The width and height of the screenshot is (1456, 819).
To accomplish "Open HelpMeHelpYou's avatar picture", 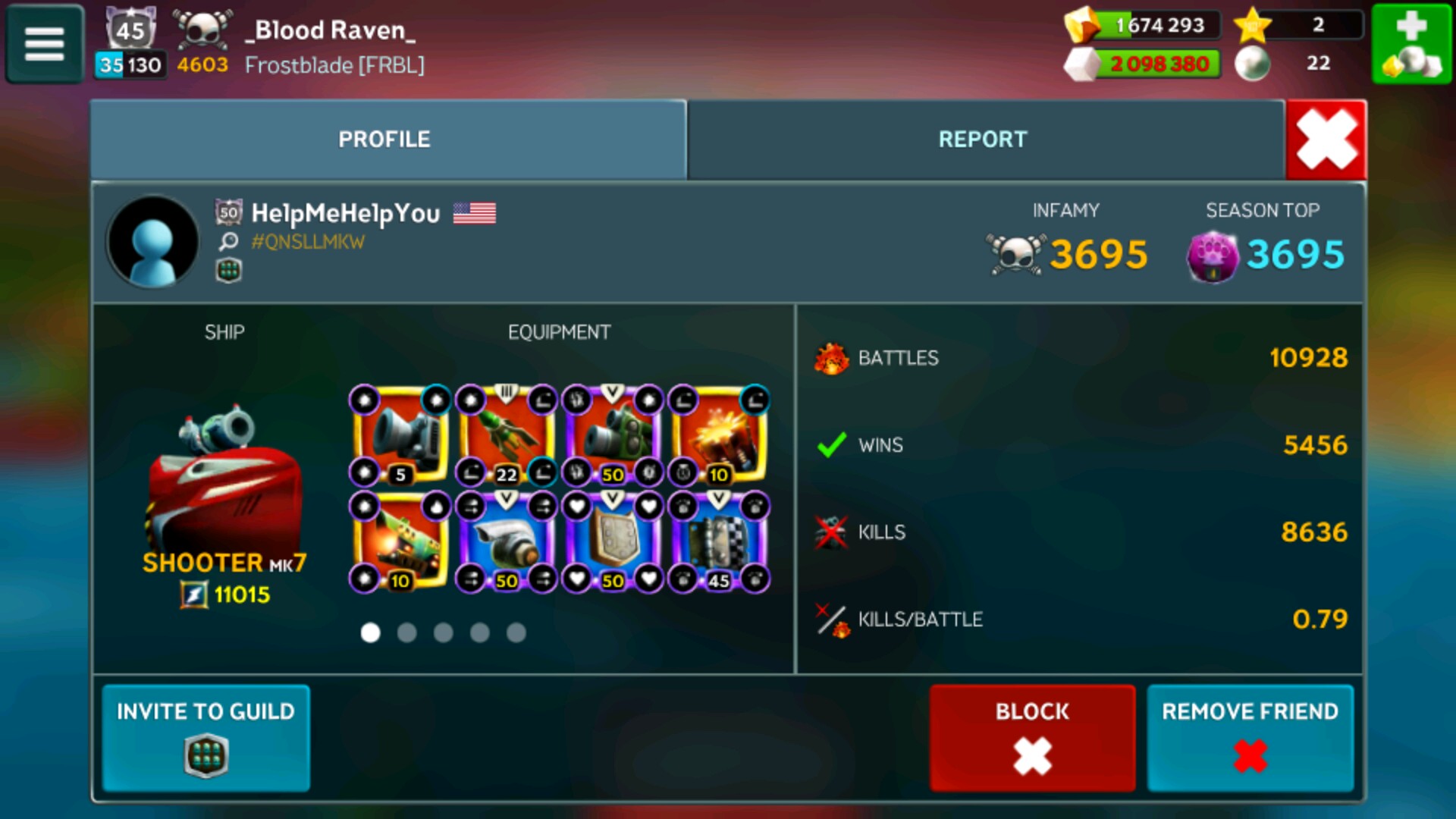I will coord(152,242).
